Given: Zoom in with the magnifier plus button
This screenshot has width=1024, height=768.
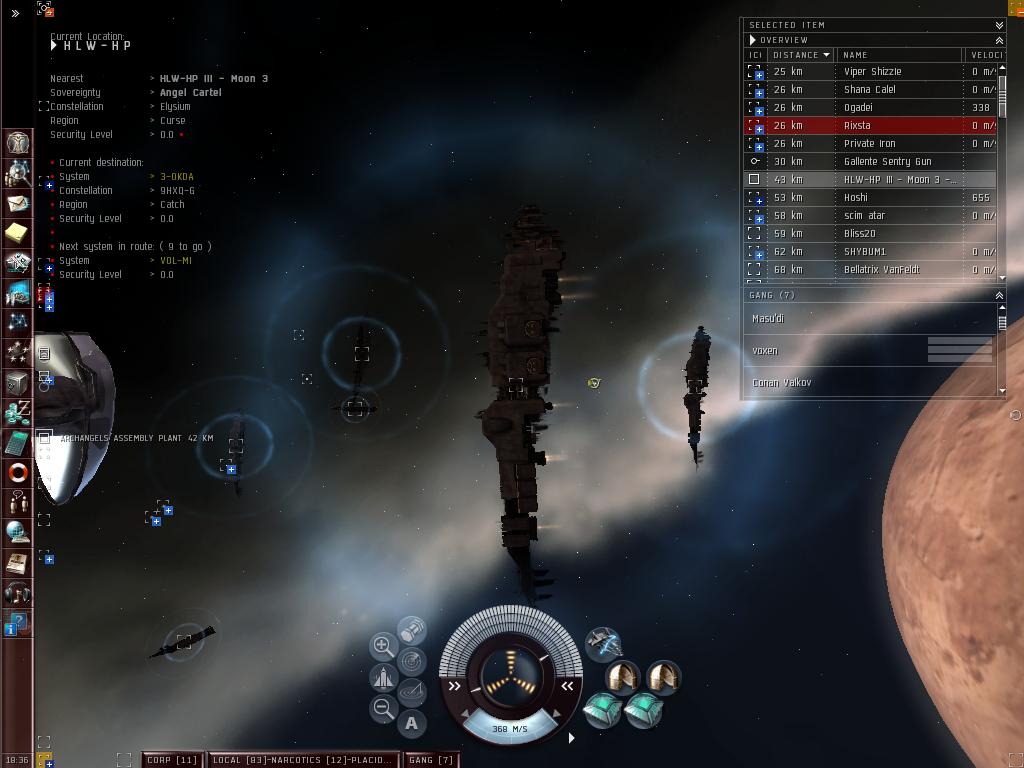Looking at the screenshot, I should click(x=383, y=646).
